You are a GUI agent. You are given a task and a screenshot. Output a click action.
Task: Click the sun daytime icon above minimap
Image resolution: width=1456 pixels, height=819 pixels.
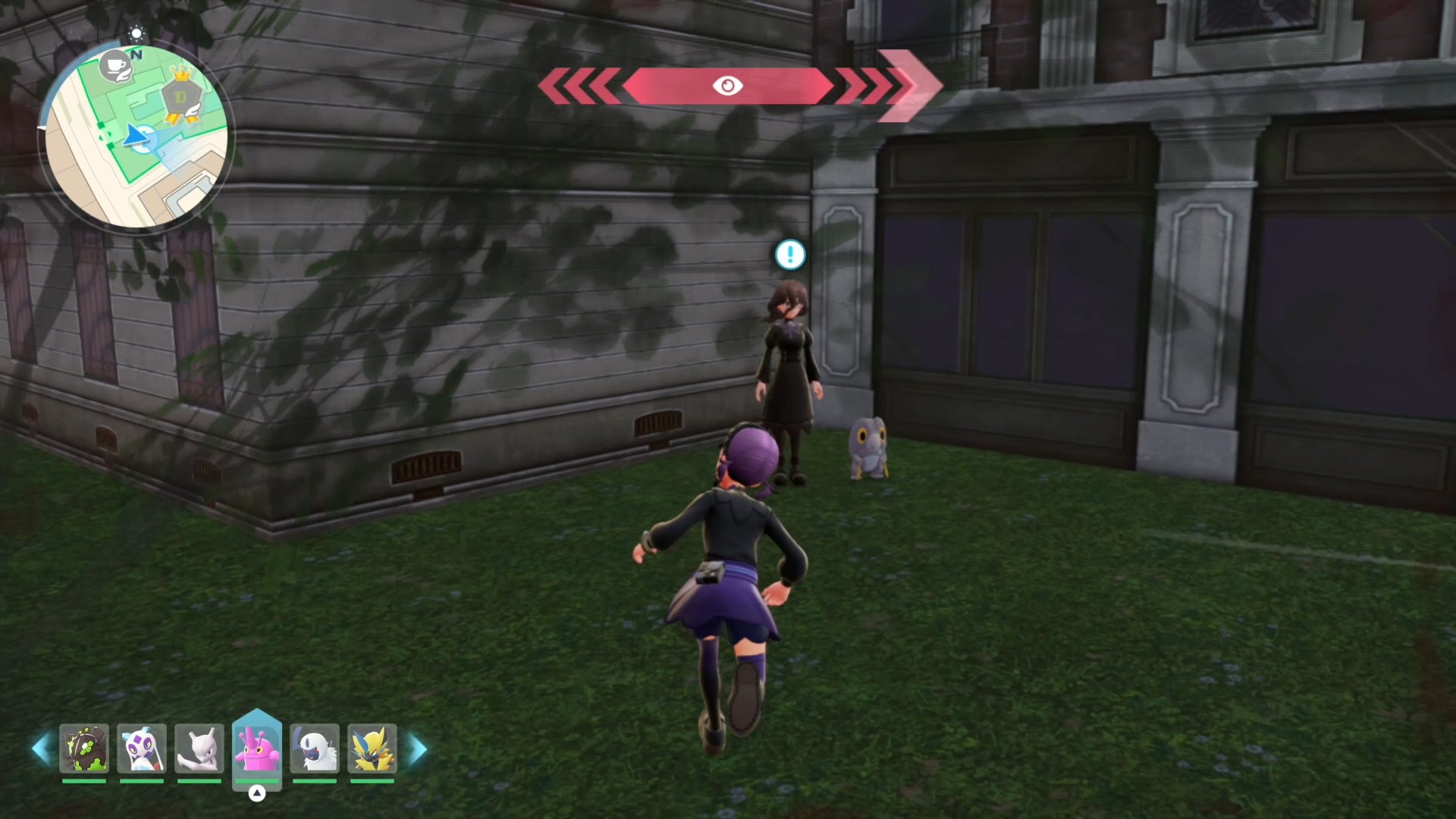[x=136, y=33]
